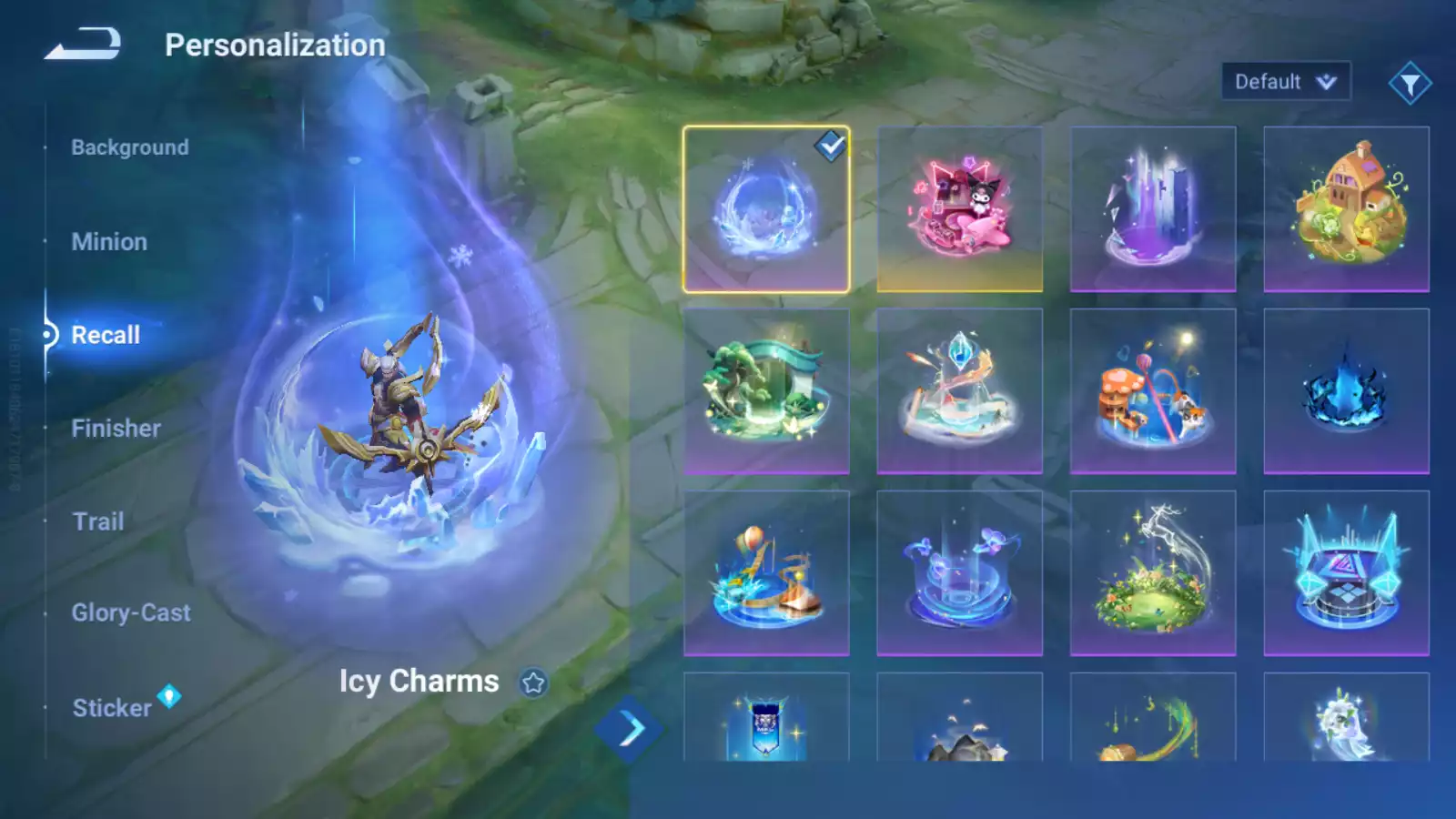Pick the farmhouse cottage recall effect
The height and width of the screenshot is (819, 1456).
coord(1346,209)
